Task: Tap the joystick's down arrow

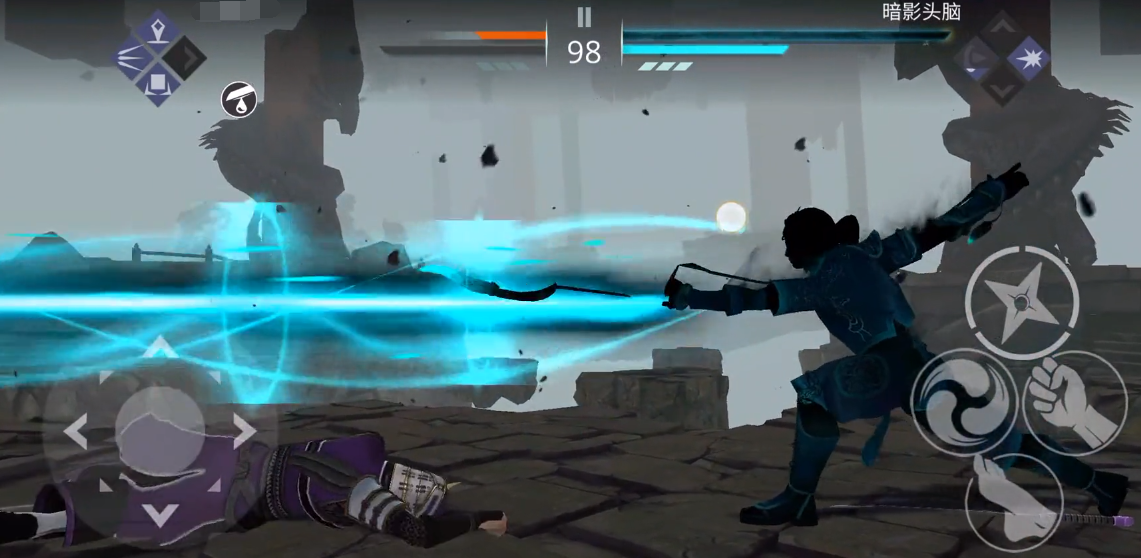Action: pos(159,515)
